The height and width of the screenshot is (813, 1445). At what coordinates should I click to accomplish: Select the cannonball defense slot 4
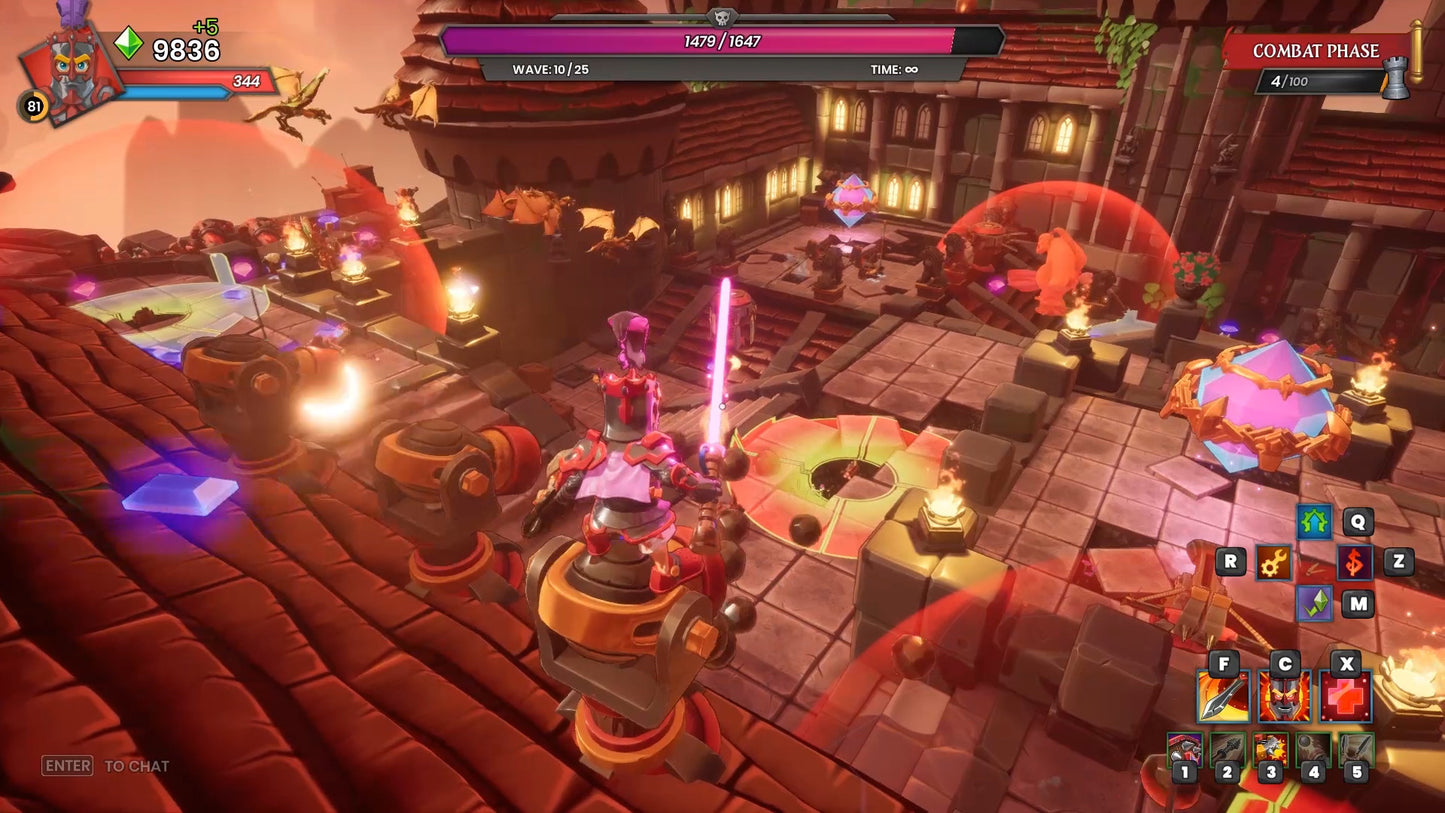point(1314,751)
